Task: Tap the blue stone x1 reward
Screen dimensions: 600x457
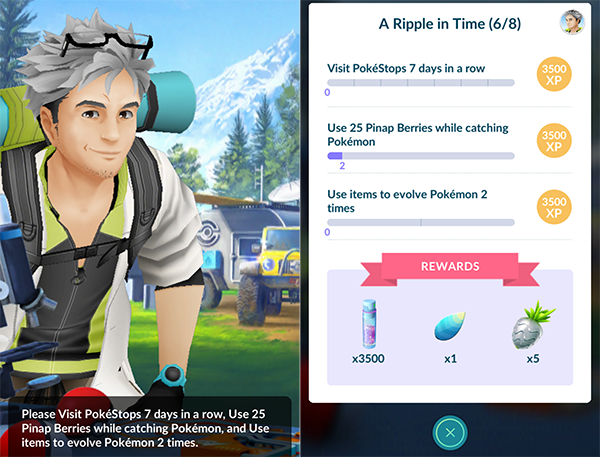Action: pos(449,328)
